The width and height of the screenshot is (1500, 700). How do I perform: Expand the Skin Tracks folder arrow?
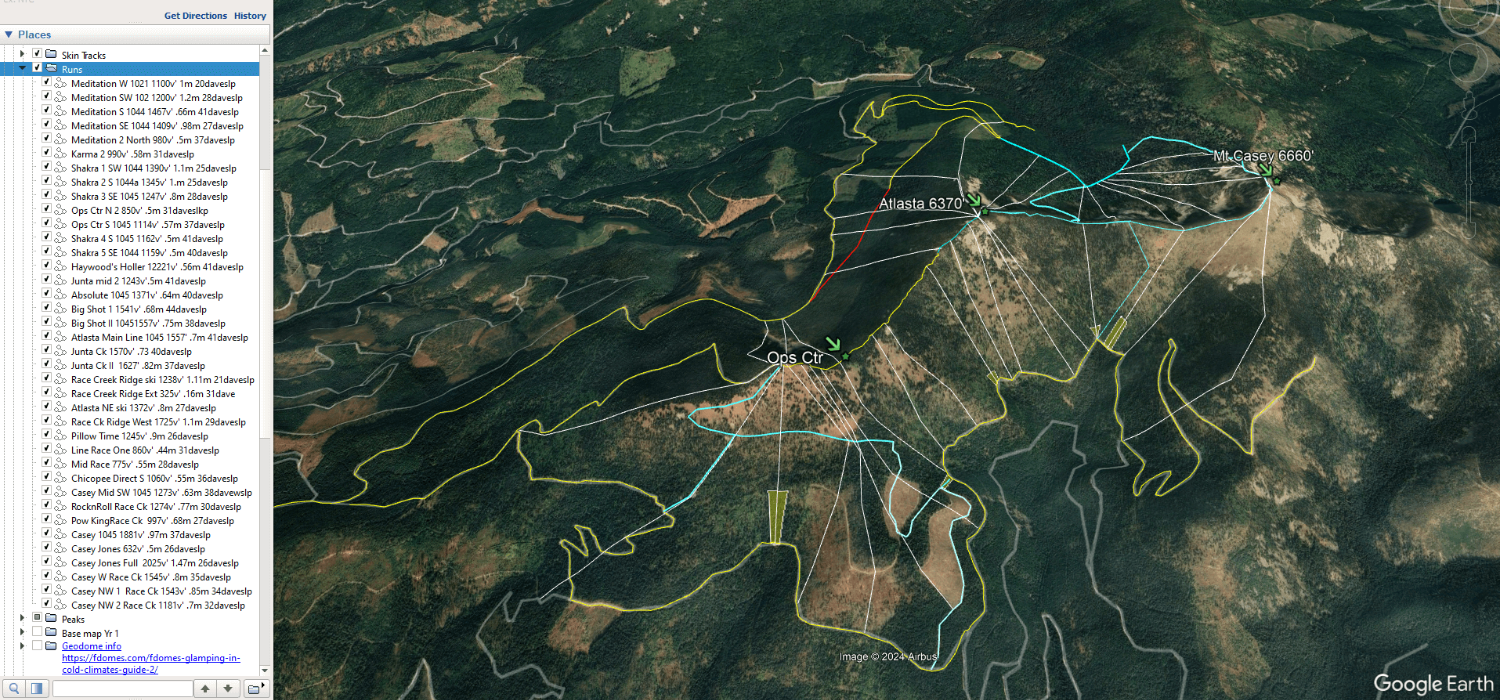(22, 54)
